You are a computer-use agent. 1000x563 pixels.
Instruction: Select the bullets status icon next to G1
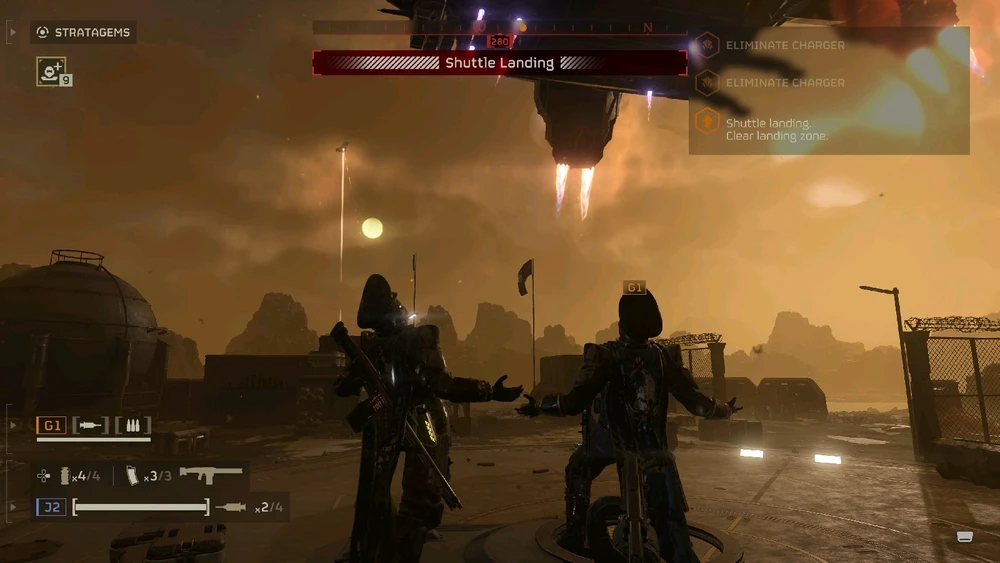[132, 425]
